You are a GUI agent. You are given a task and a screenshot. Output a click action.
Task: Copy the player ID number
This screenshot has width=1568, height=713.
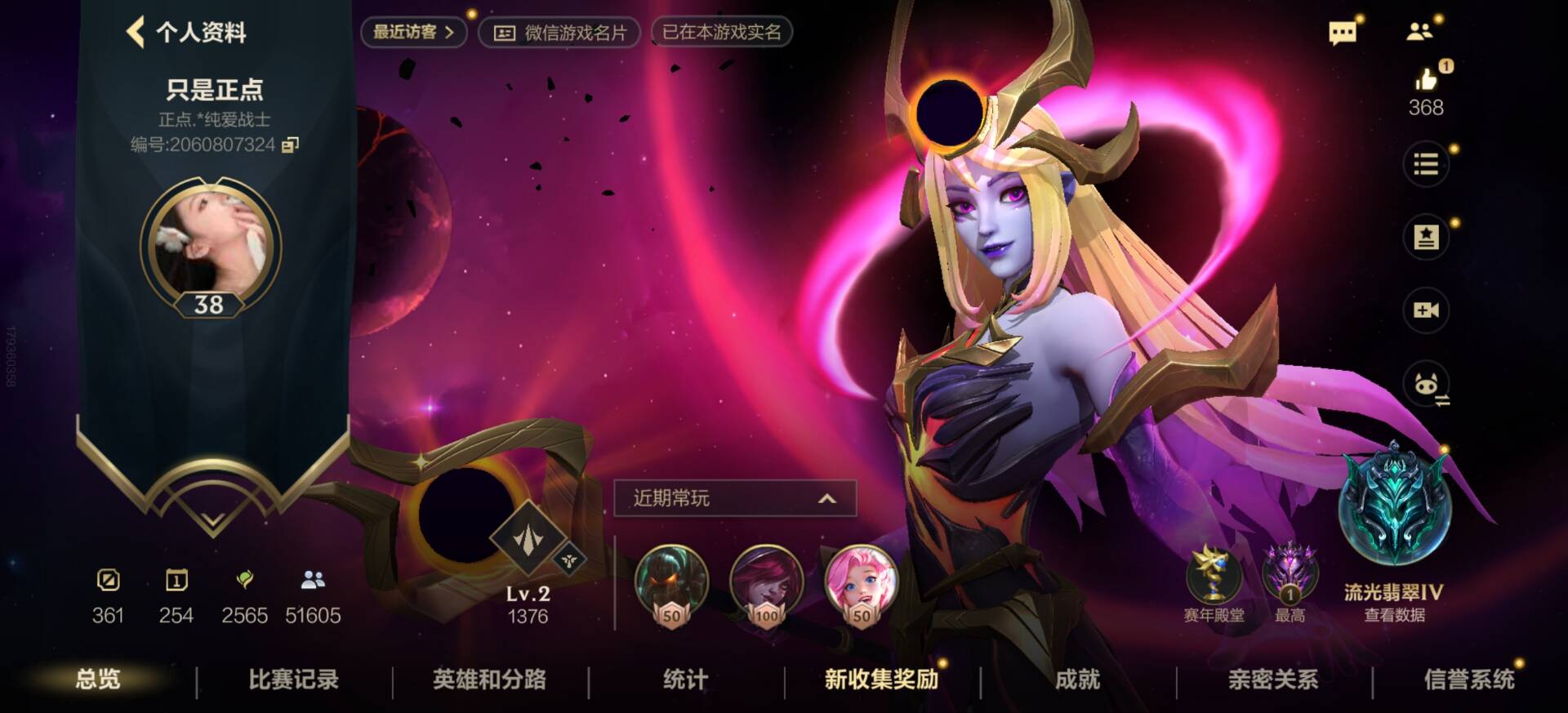[x=290, y=145]
